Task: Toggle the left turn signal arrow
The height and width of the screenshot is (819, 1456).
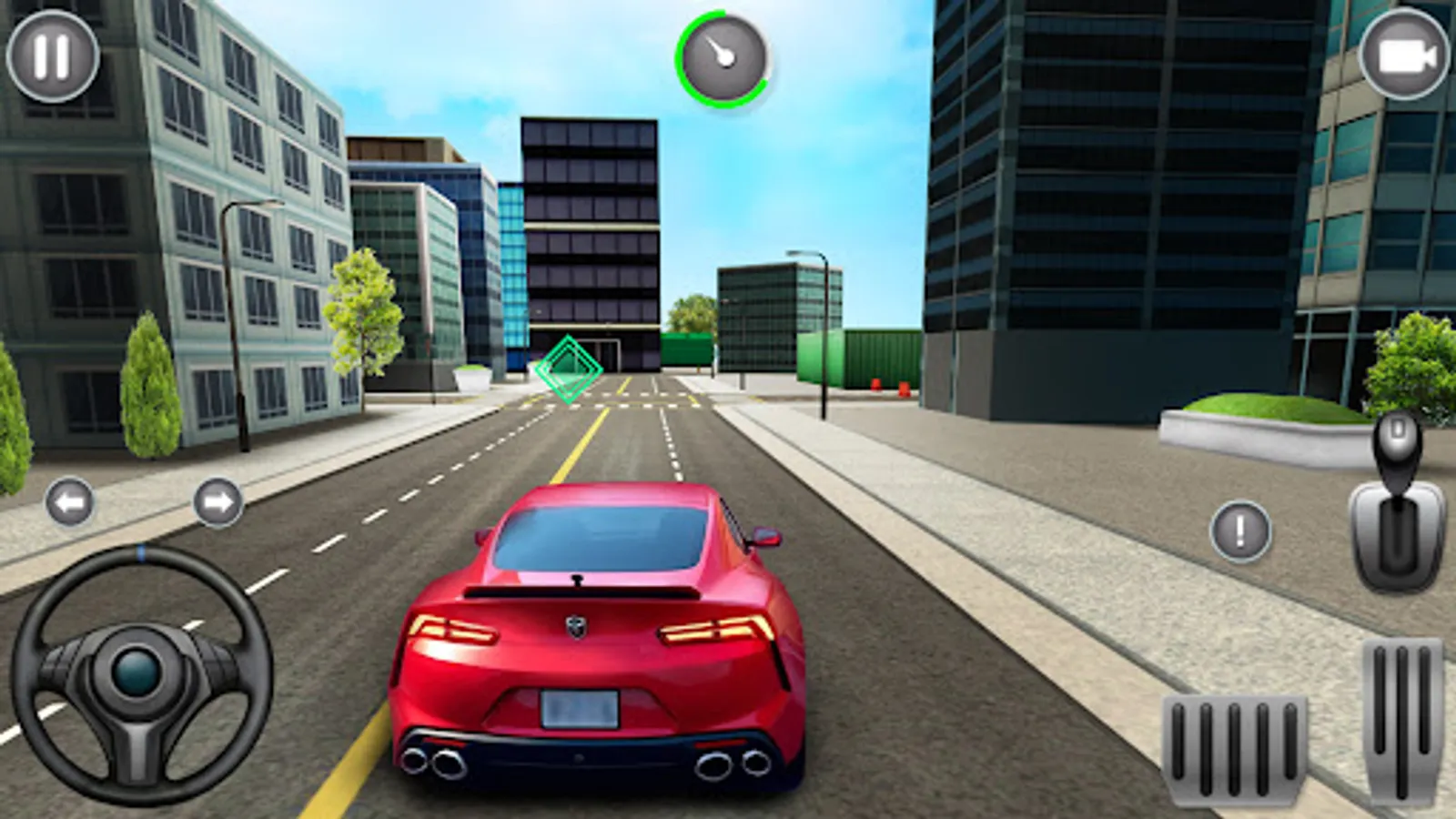Action: (68, 500)
